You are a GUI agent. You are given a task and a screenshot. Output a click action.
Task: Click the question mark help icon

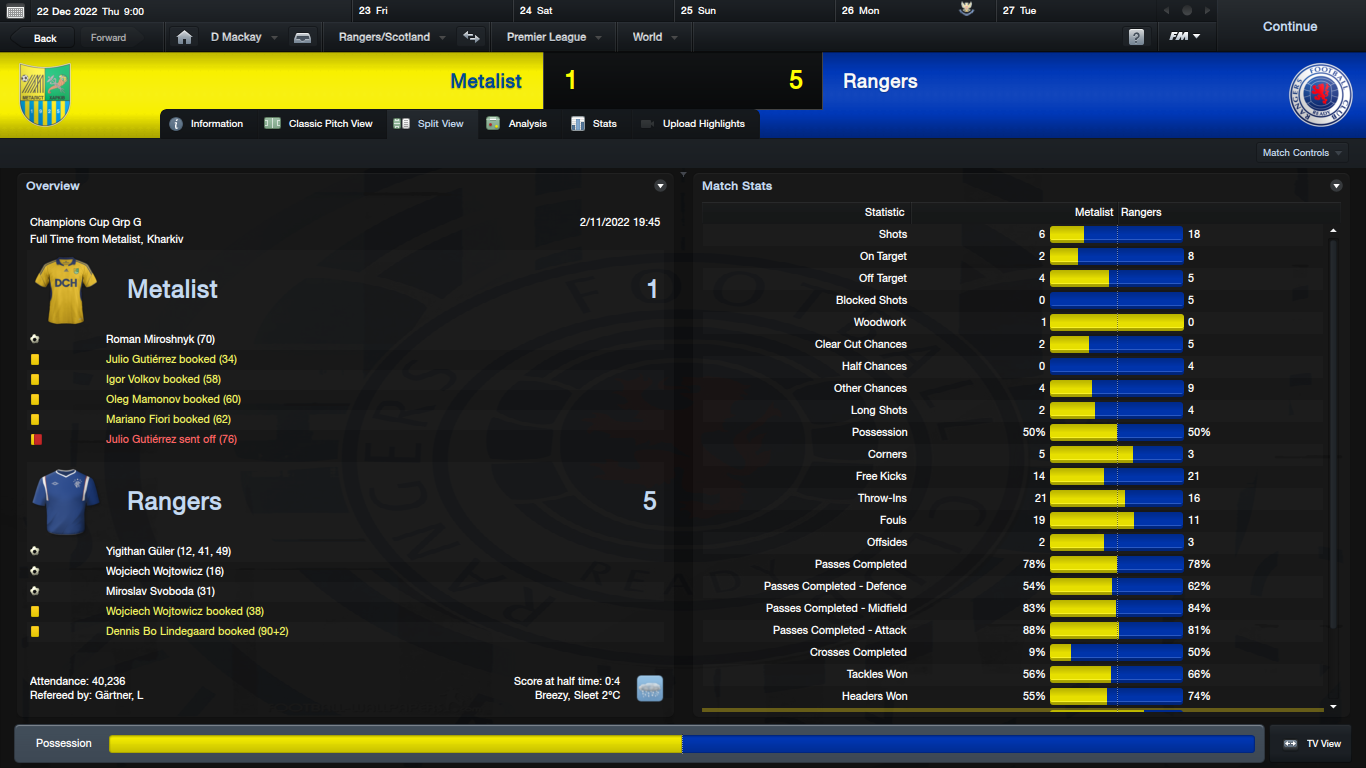[1136, 38]
